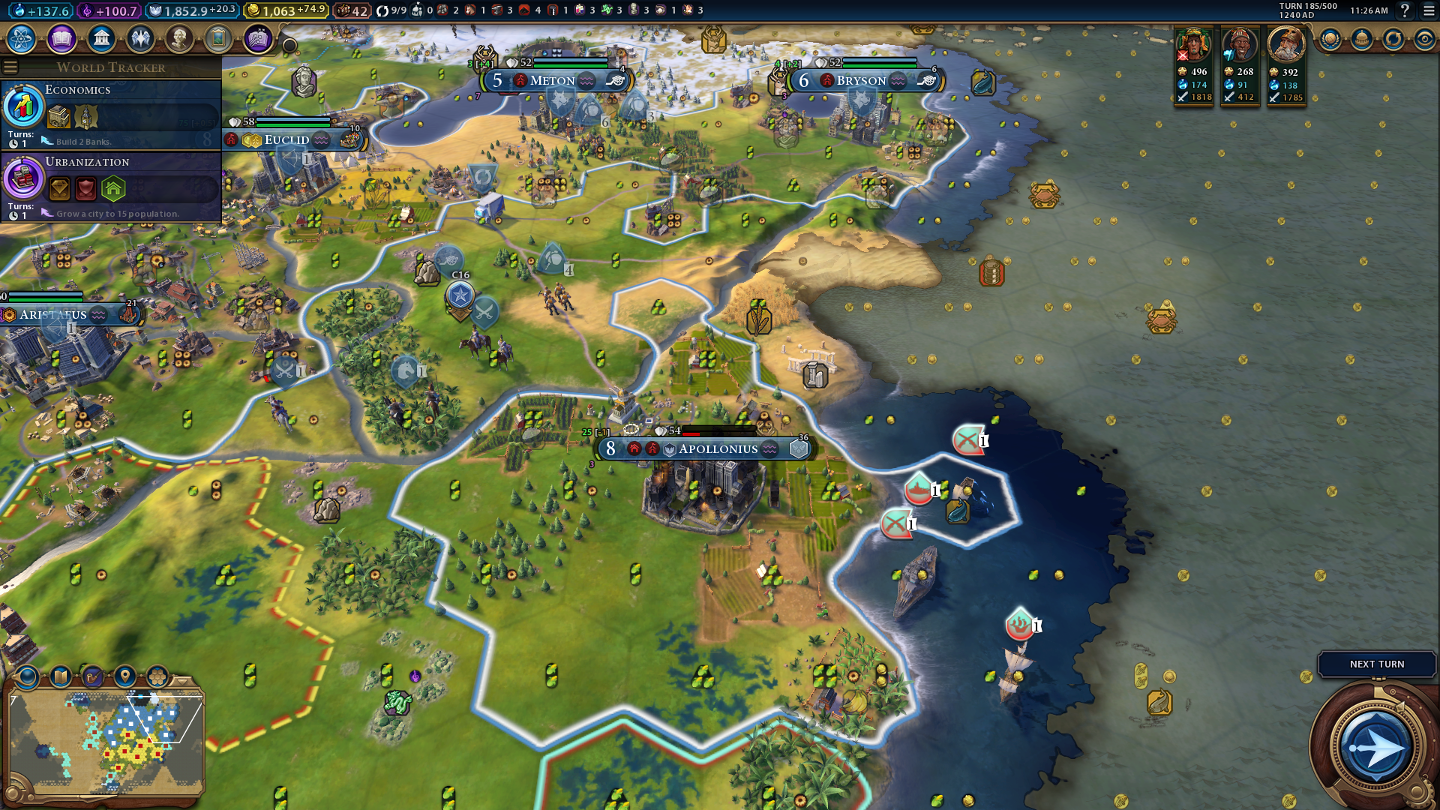
Task: Open the World Rankings screen
Action: point(1330,39)
